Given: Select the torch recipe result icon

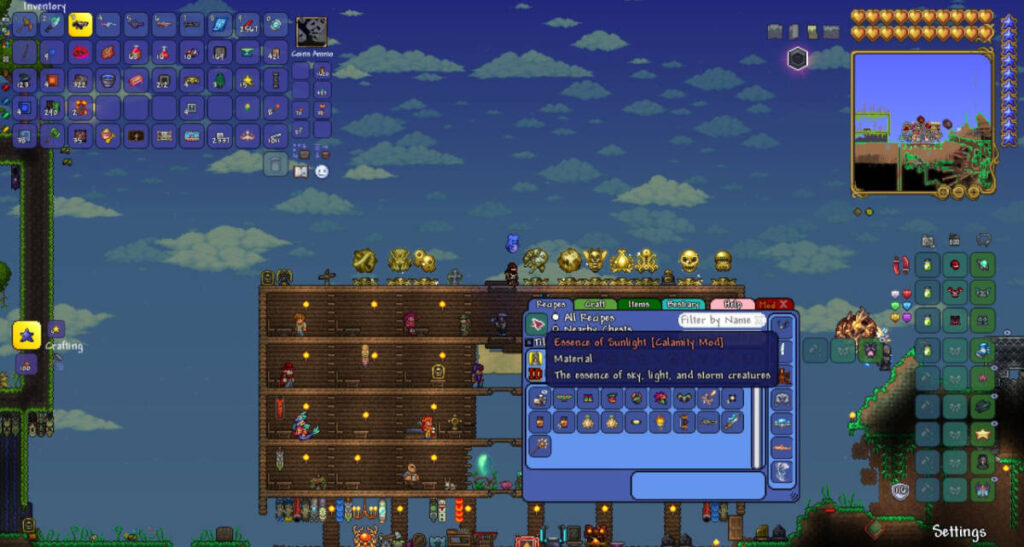Looking at the screenshot, I should (x=660, y=422).
